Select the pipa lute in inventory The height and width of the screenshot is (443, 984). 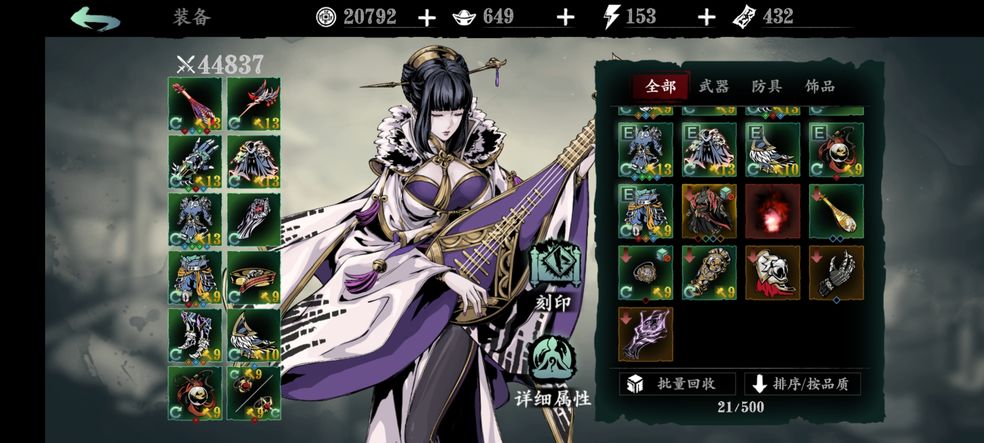(x=835, y=211)
